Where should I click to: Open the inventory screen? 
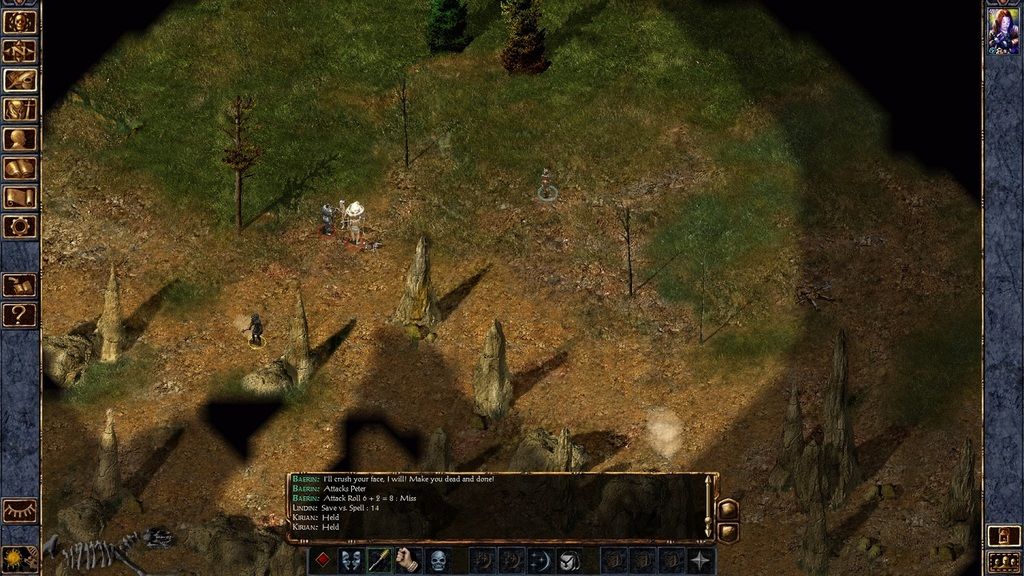coord(19,109)
